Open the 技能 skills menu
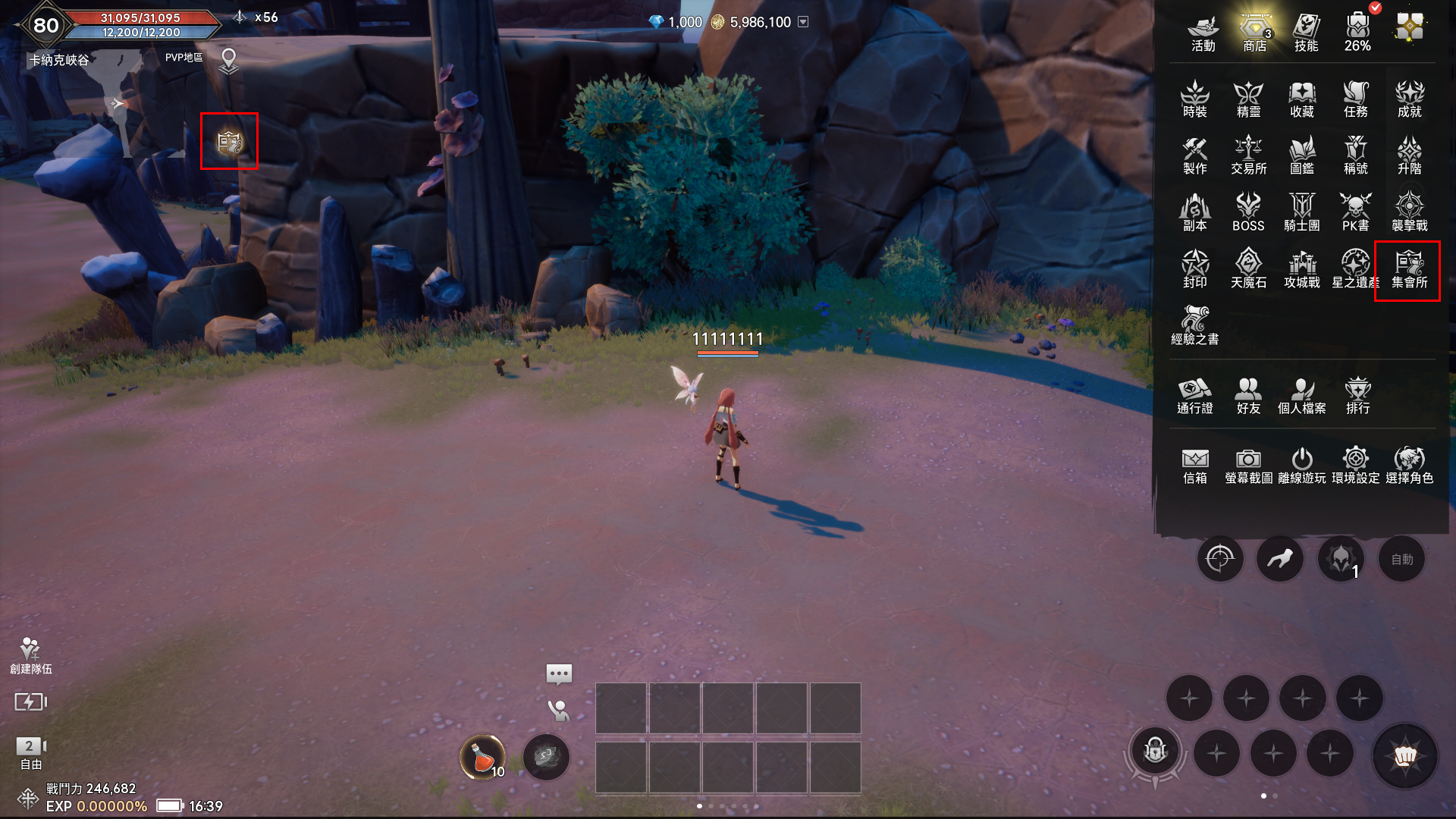The height and width of the screenshot is (819, 1456). tap(1306, 33)
